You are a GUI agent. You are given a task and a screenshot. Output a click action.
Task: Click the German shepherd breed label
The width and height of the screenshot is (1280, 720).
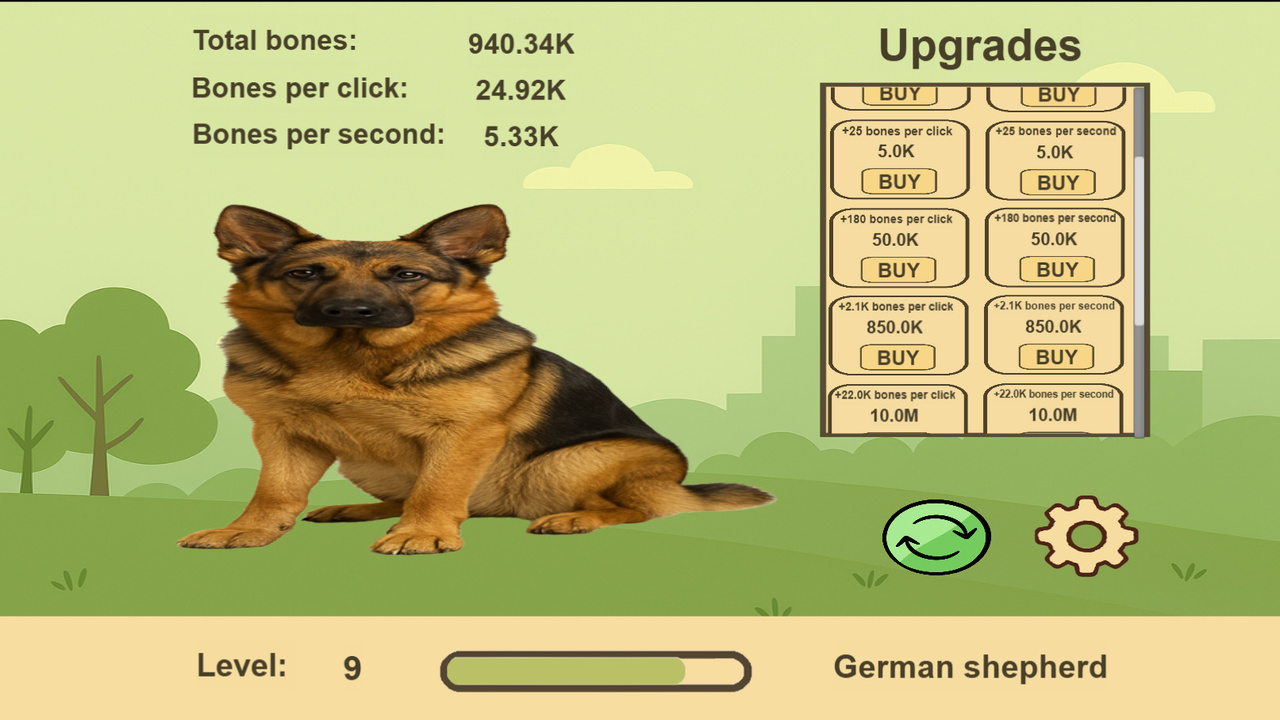click(x=971, y=666)
